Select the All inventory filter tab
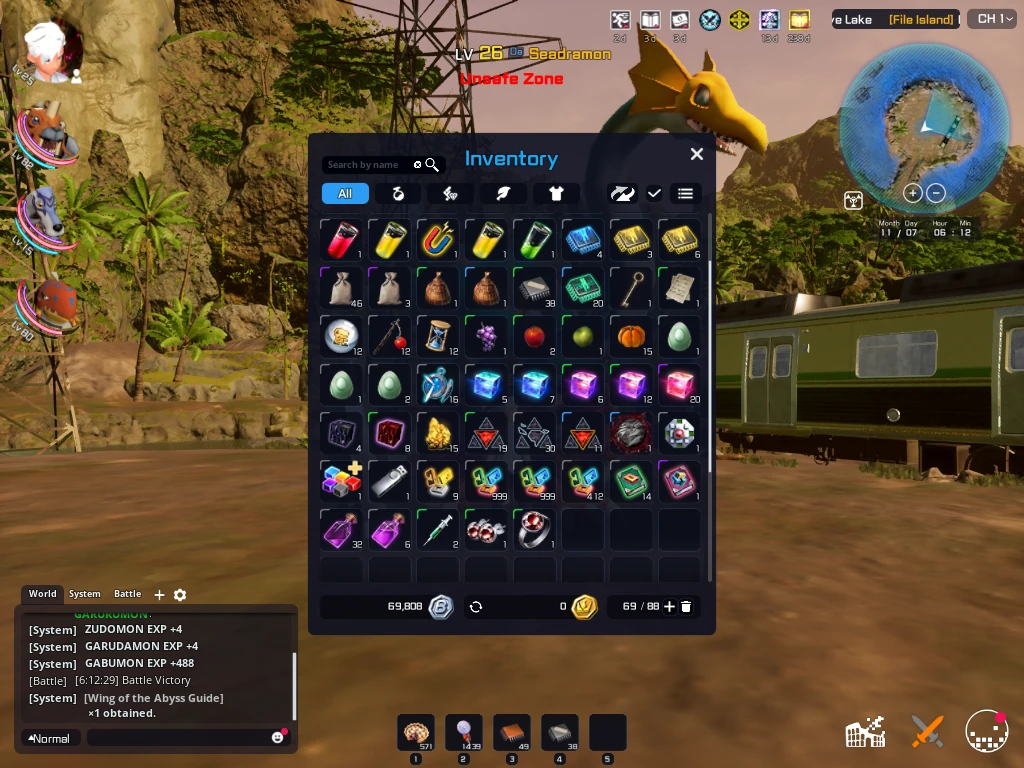 point(345,194)
